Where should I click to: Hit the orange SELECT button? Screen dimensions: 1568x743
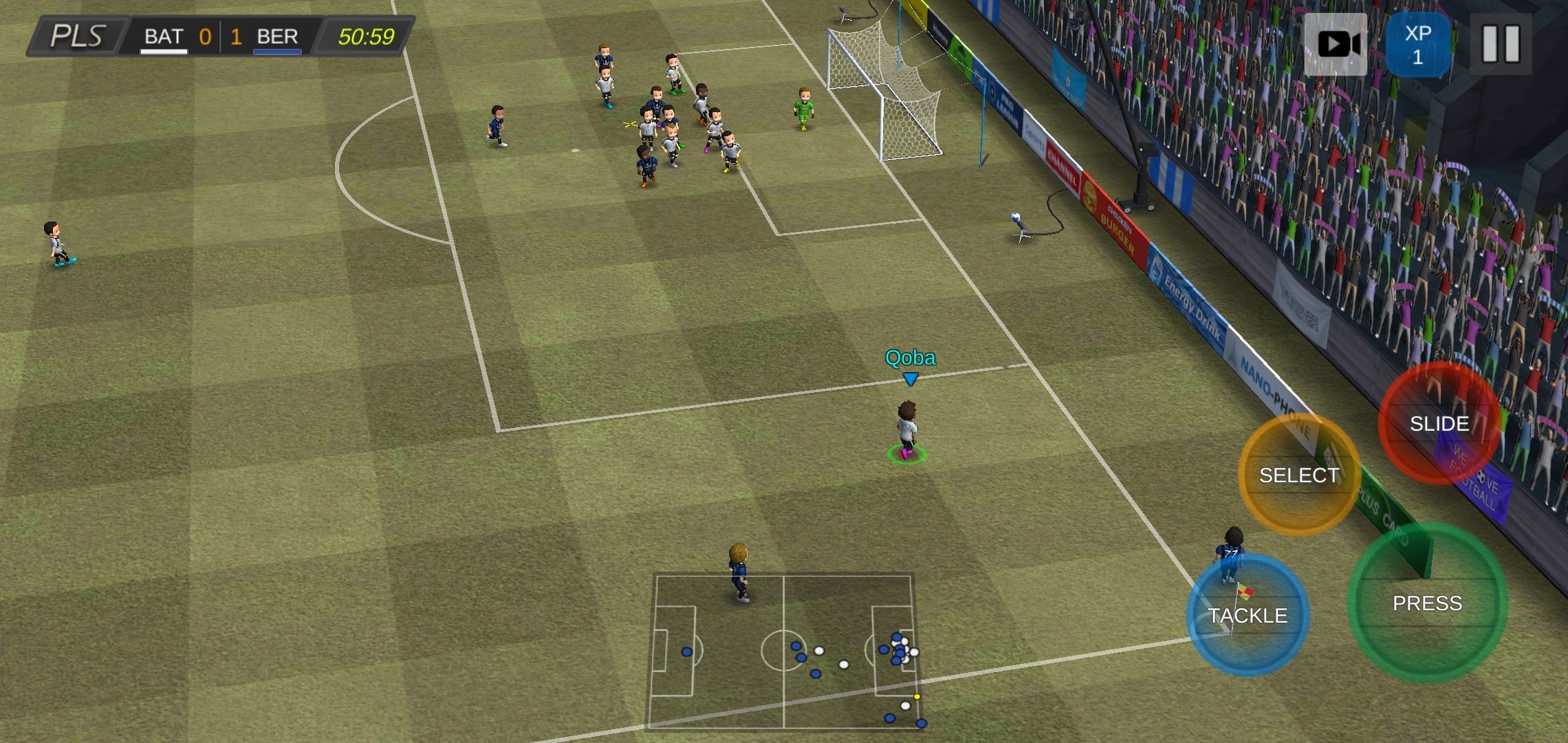click(1298, 475)
